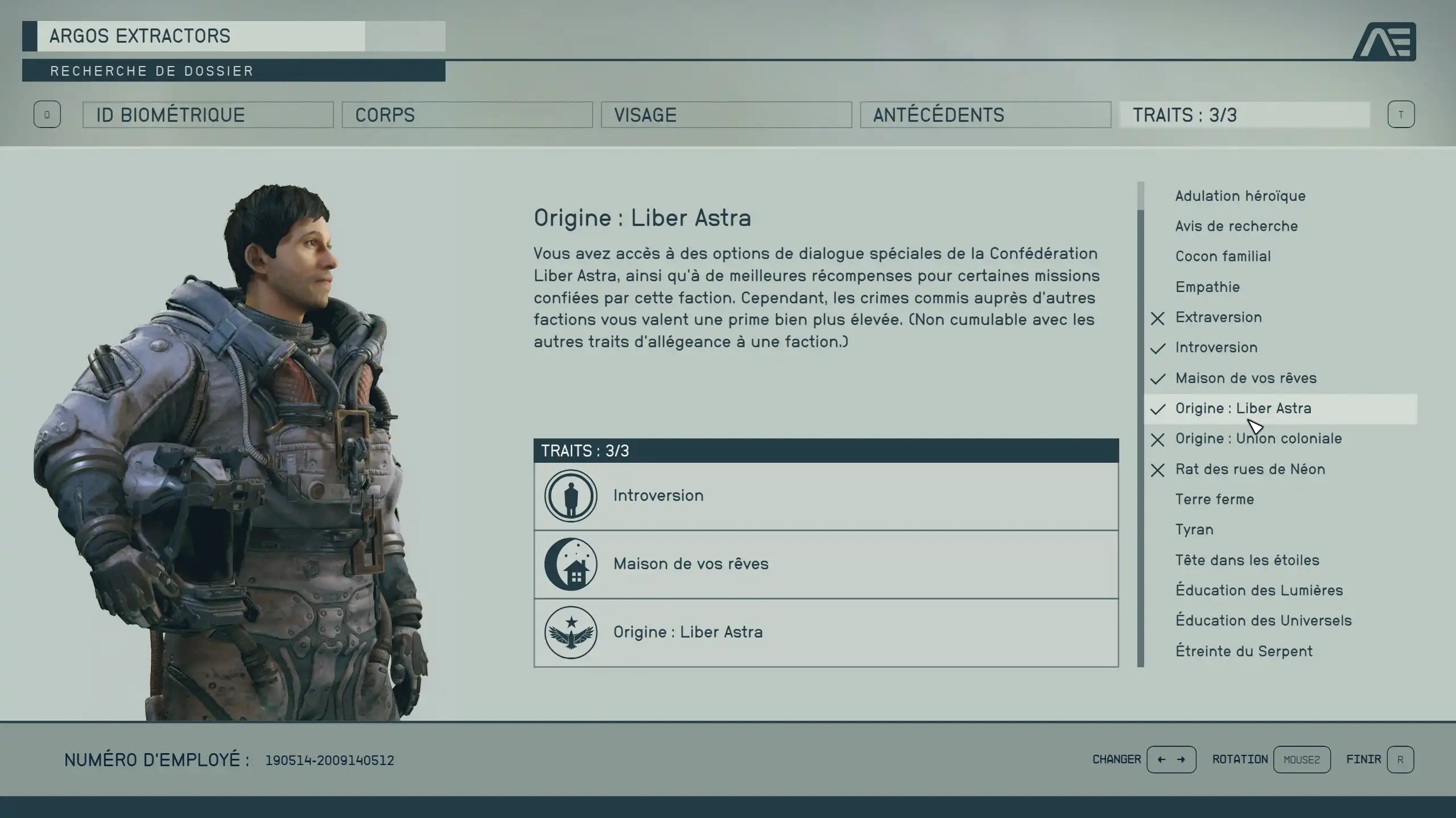Go to the ANTÉCÉDENTS tab
The width and height of the screenshot is (1456, 818).
point(985,115)
